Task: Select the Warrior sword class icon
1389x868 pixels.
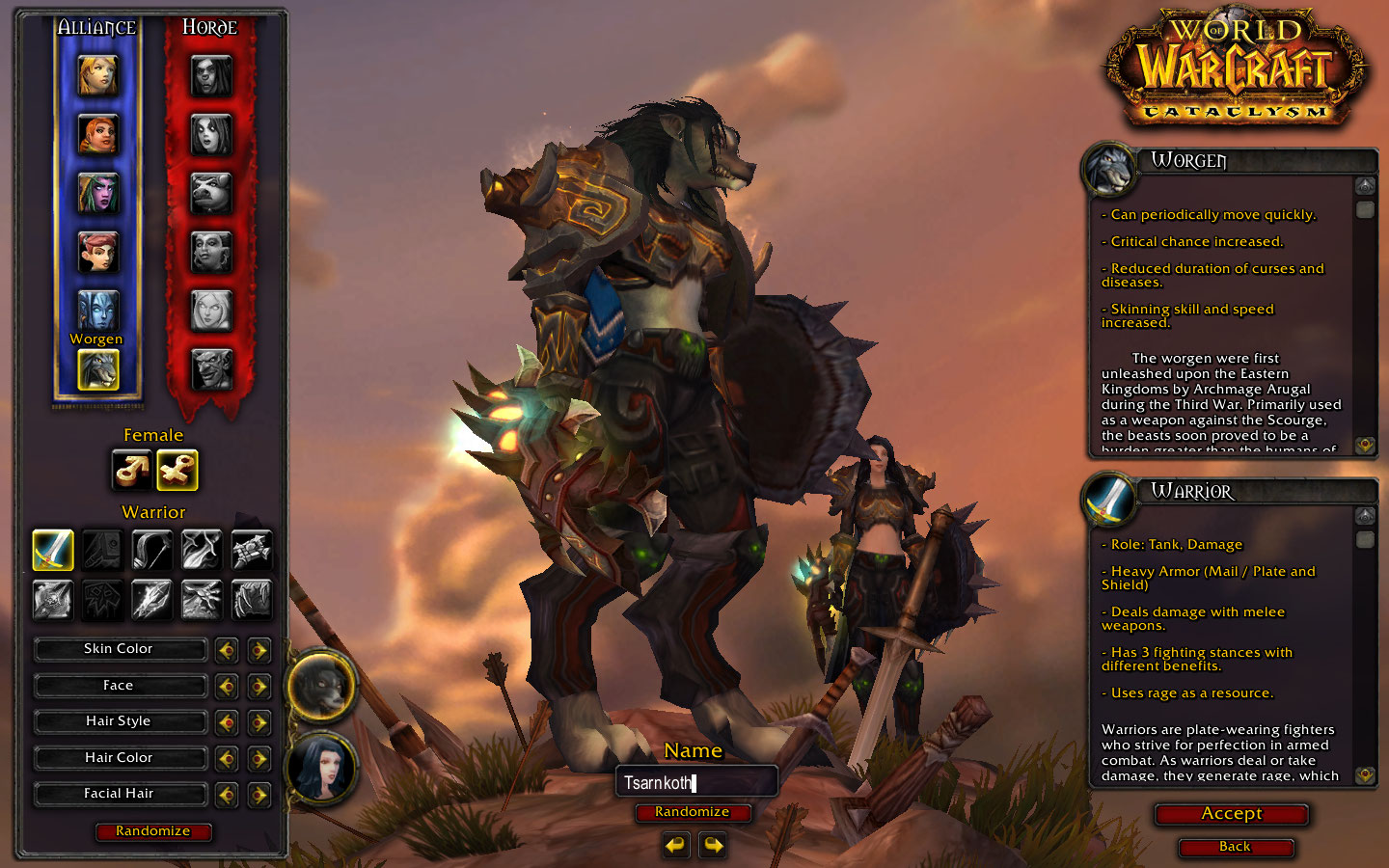Action: click(x=53, y=550)
